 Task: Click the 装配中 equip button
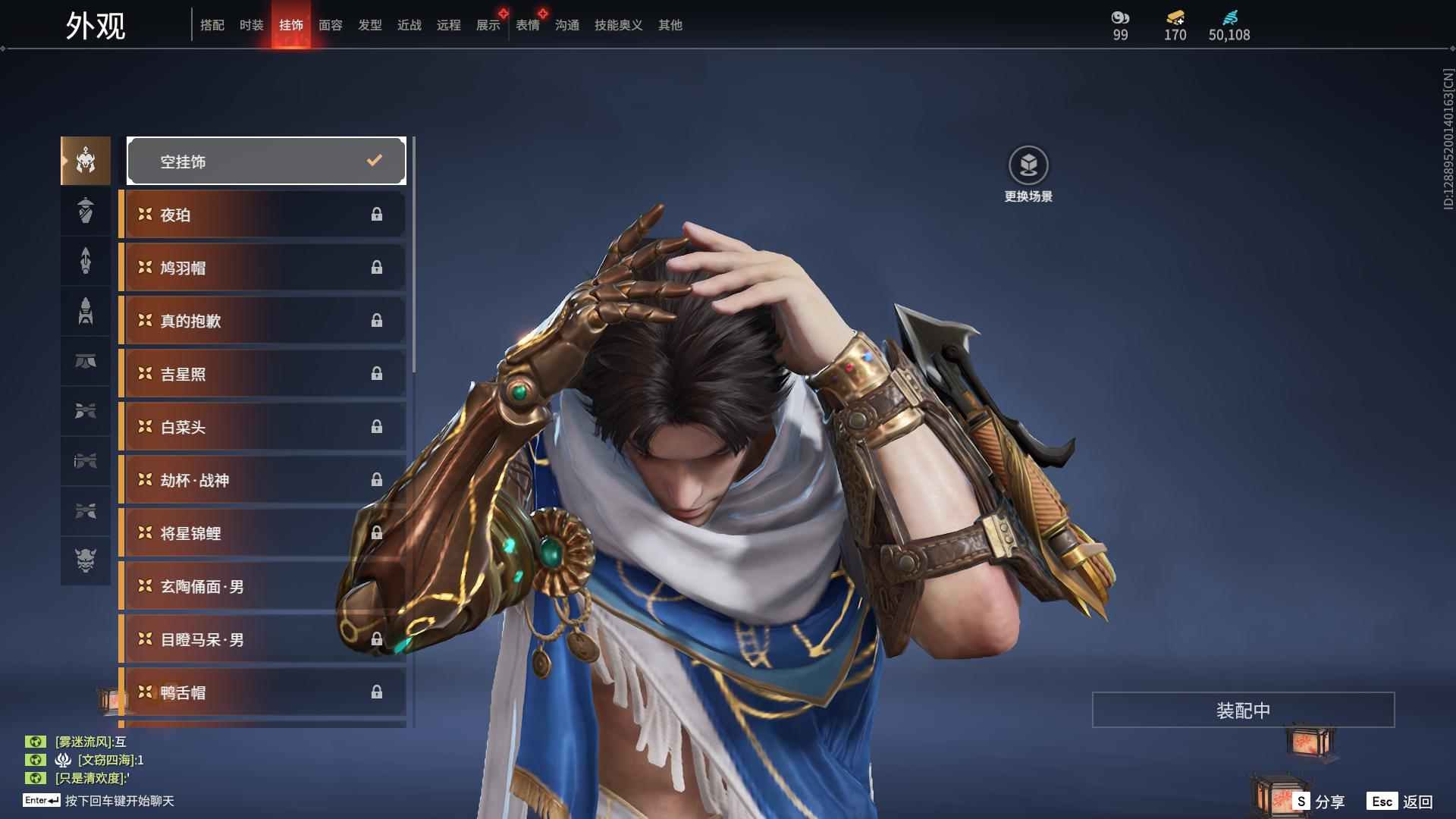(1243, 710)
